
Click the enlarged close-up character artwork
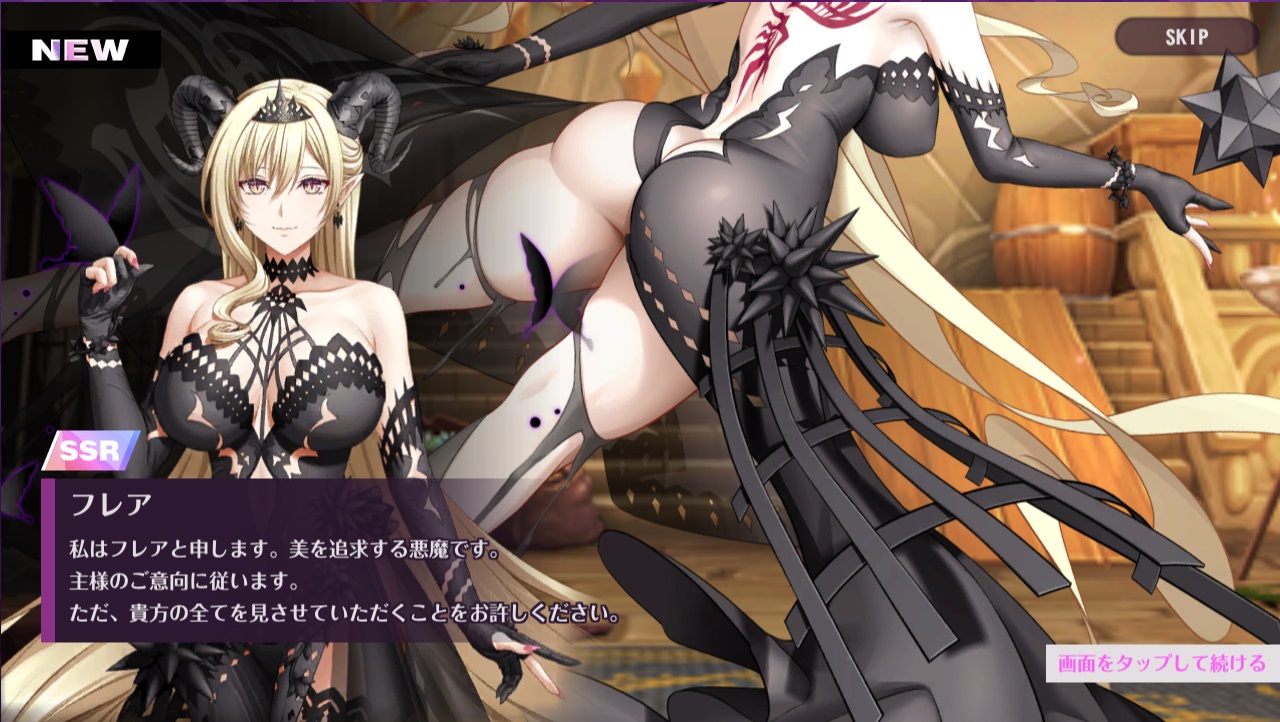(700, 300)
